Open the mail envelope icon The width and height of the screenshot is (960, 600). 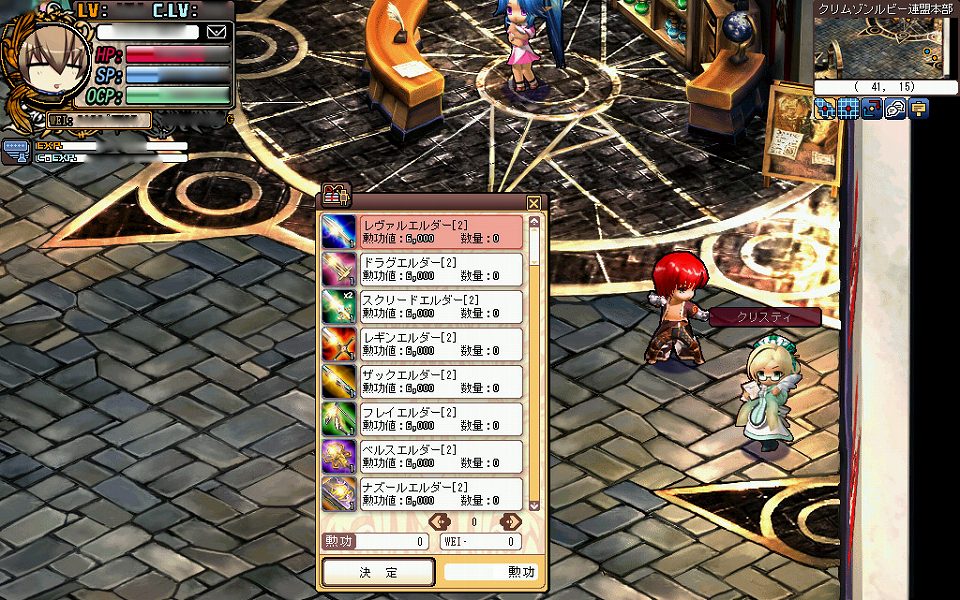pyautogui.click(x=217, y=32)
